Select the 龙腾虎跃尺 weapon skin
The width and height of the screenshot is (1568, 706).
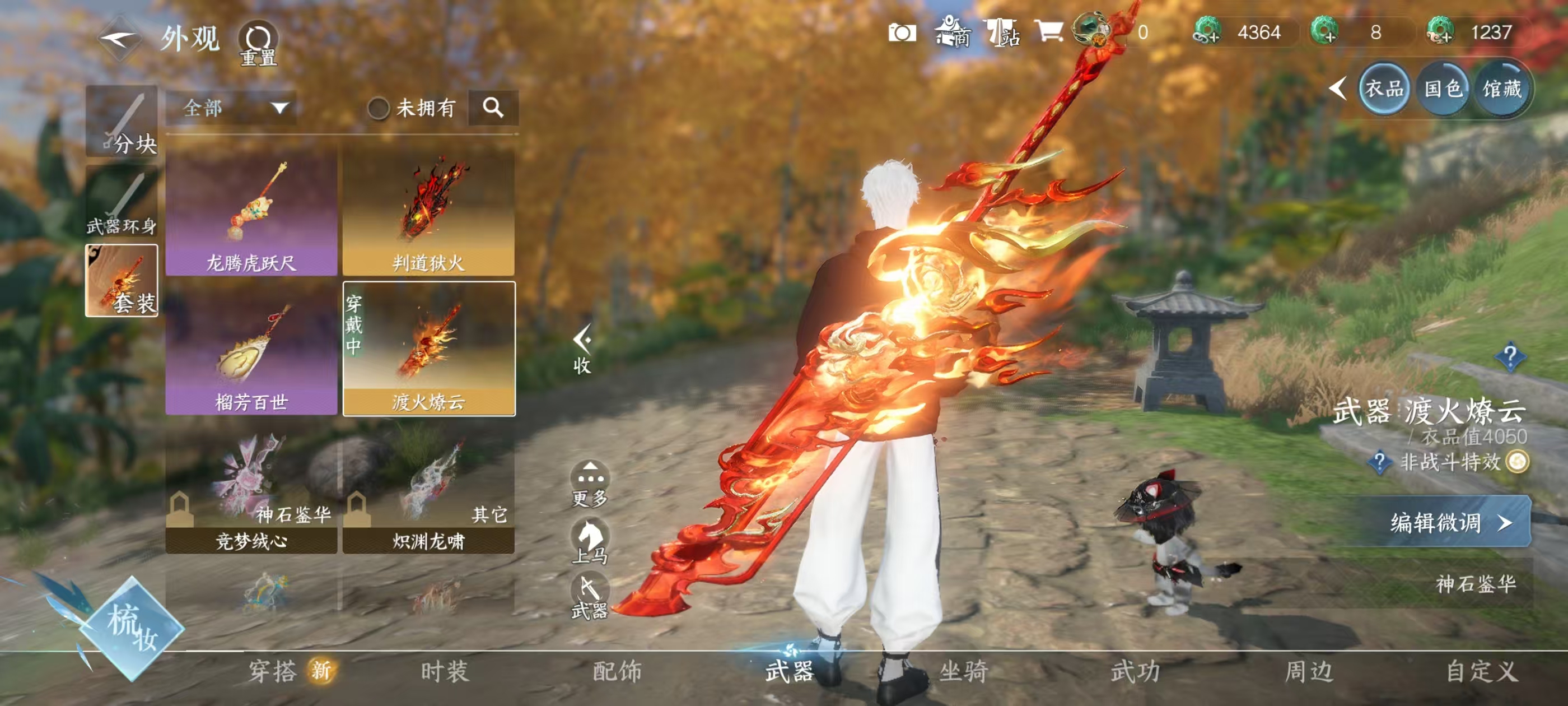pos(251,213)
